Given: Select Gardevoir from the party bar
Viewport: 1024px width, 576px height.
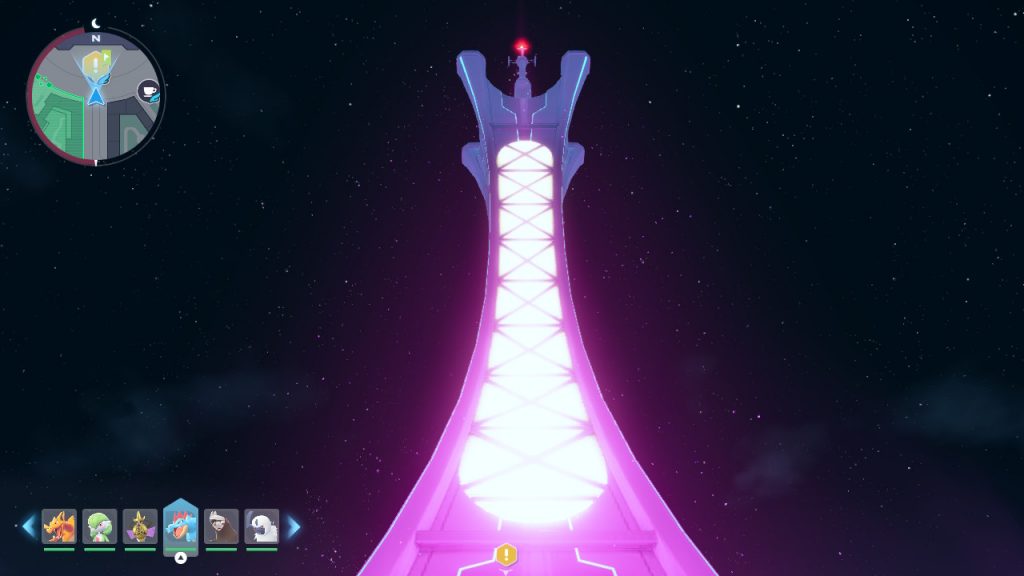Looking at the screenshot, I should (100, 526).
